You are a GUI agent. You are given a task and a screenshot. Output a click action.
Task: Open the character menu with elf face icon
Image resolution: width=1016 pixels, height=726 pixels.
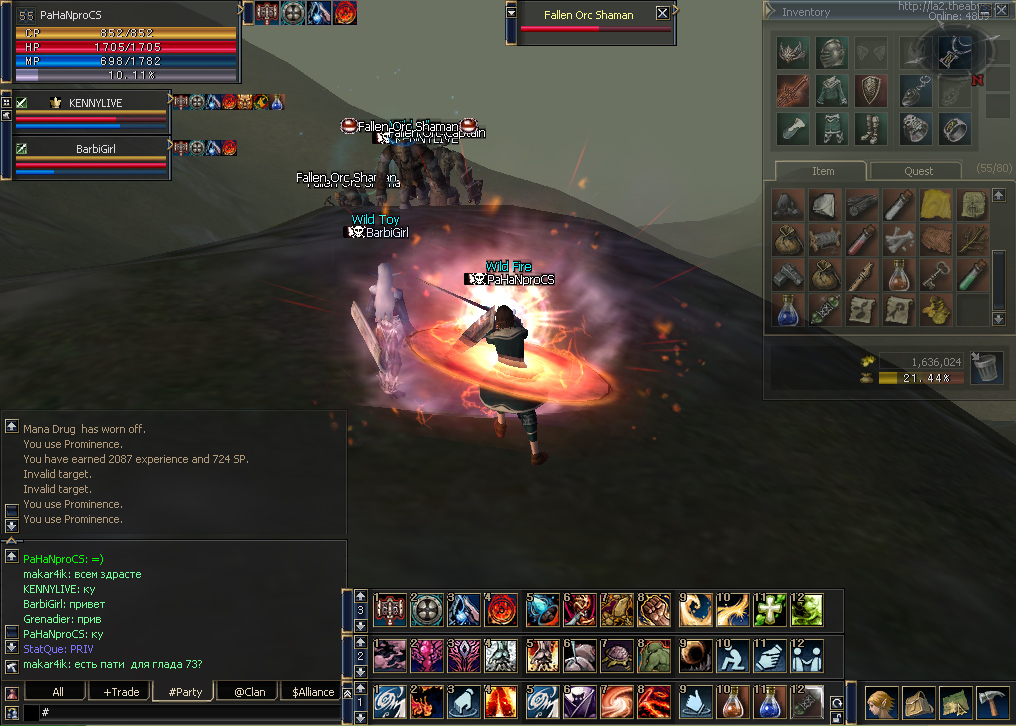tap(880, 702)
